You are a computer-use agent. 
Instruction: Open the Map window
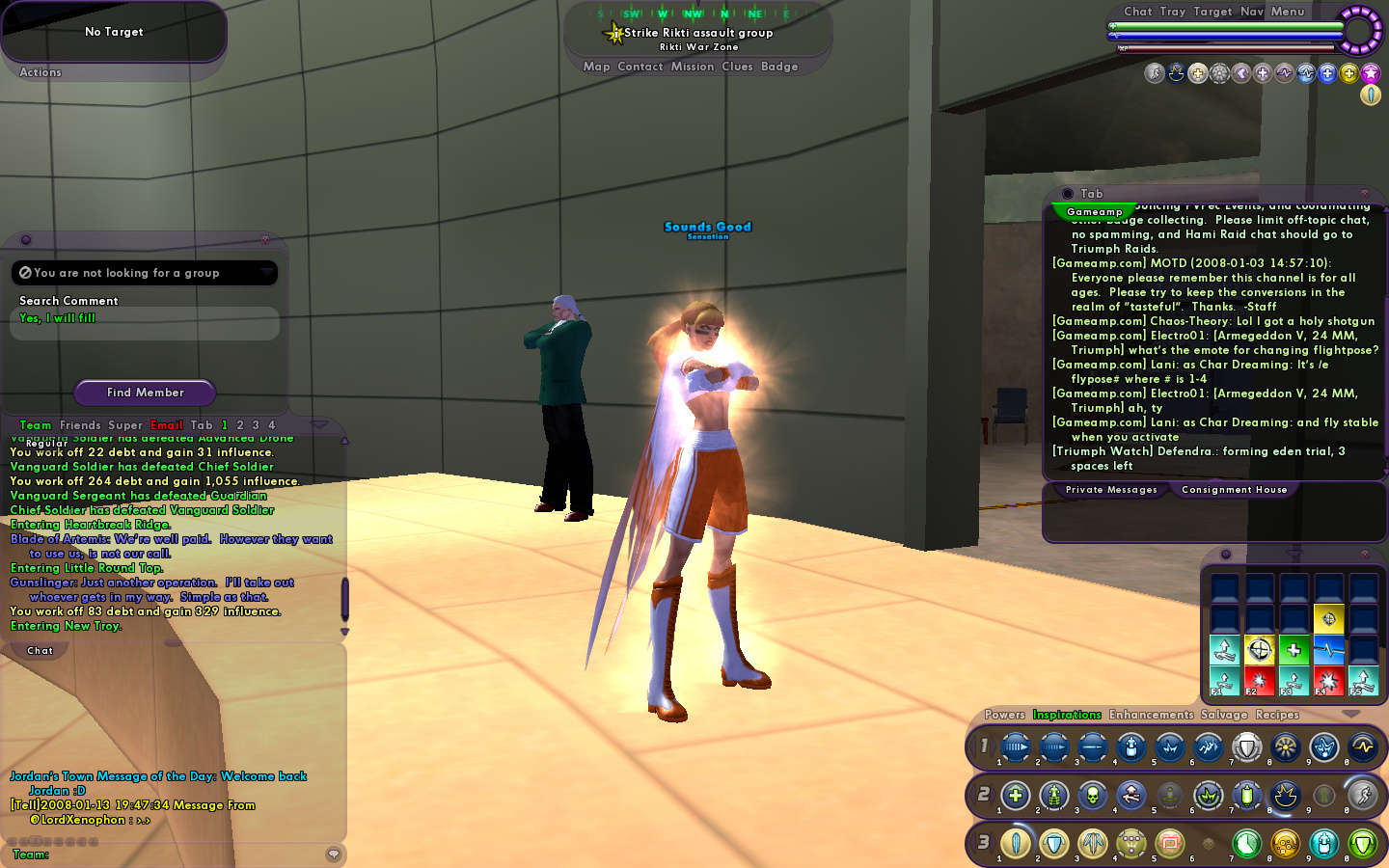point(596,67)
